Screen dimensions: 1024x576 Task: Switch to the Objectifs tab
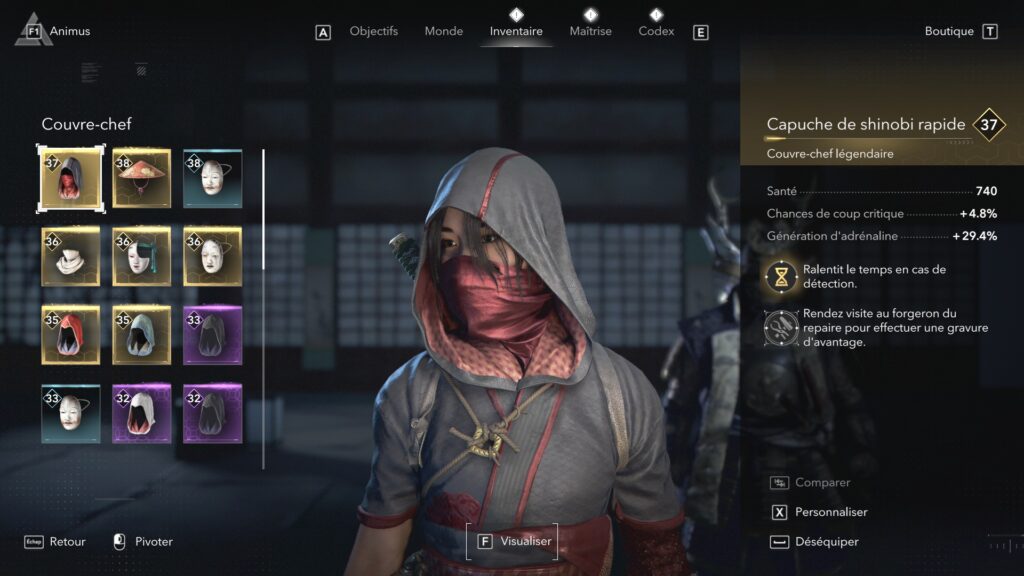point(373,31)
